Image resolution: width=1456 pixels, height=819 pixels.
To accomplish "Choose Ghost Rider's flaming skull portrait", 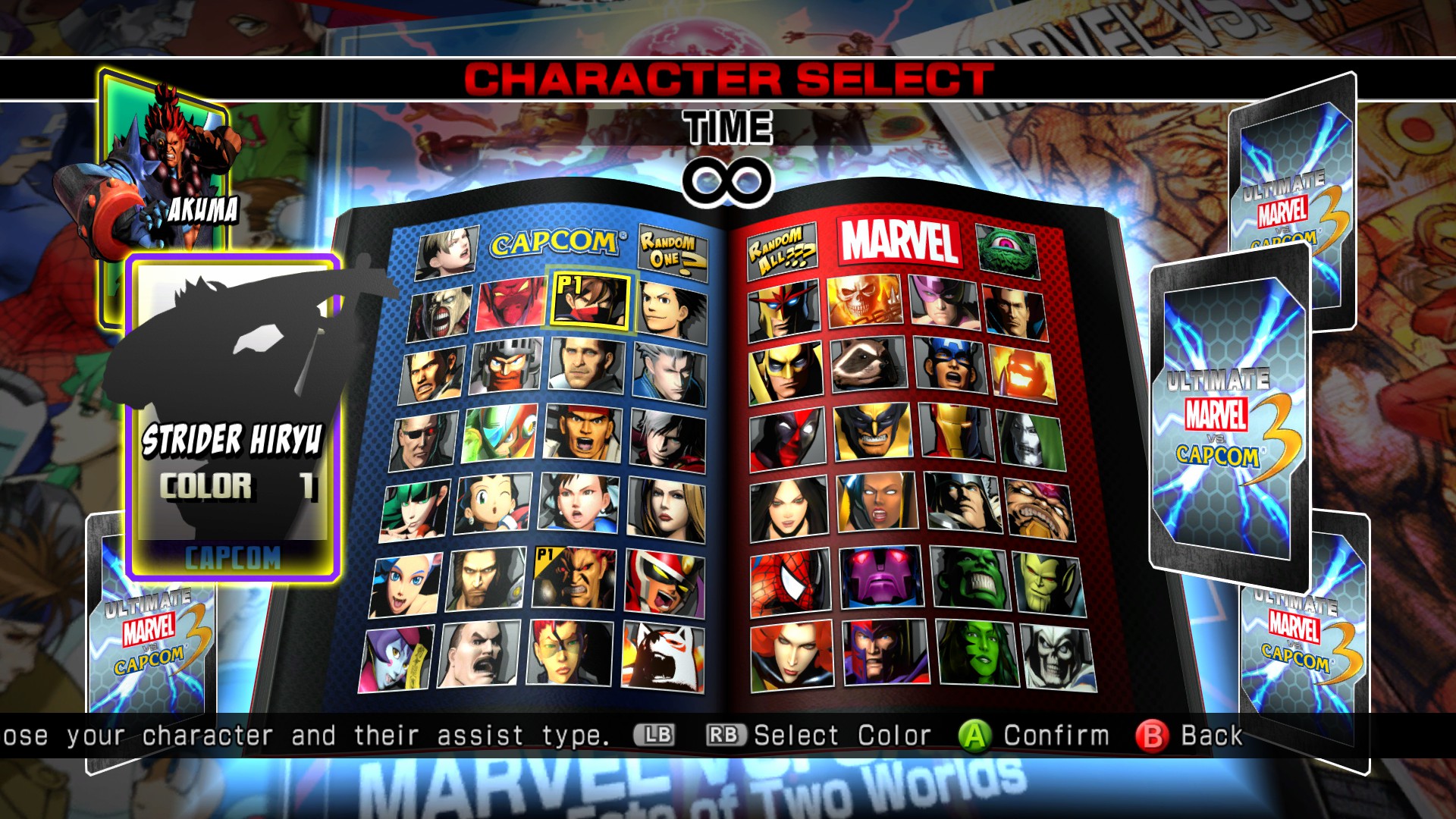I will click(864, 302).
